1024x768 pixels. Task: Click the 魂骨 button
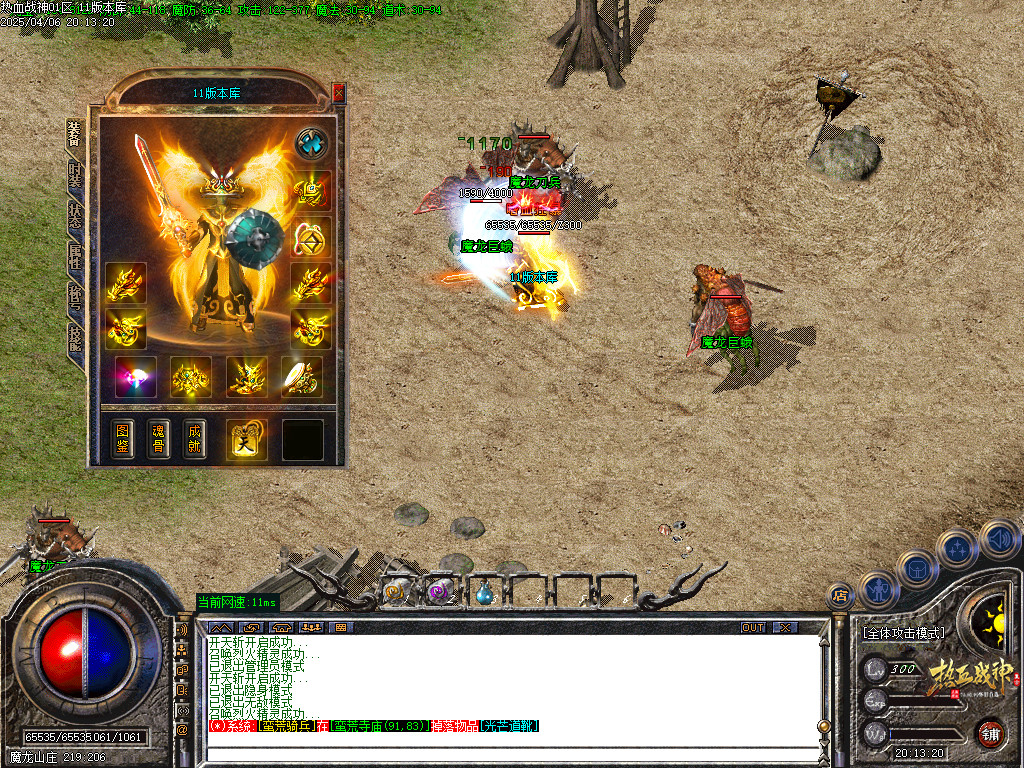pos(158,438)
